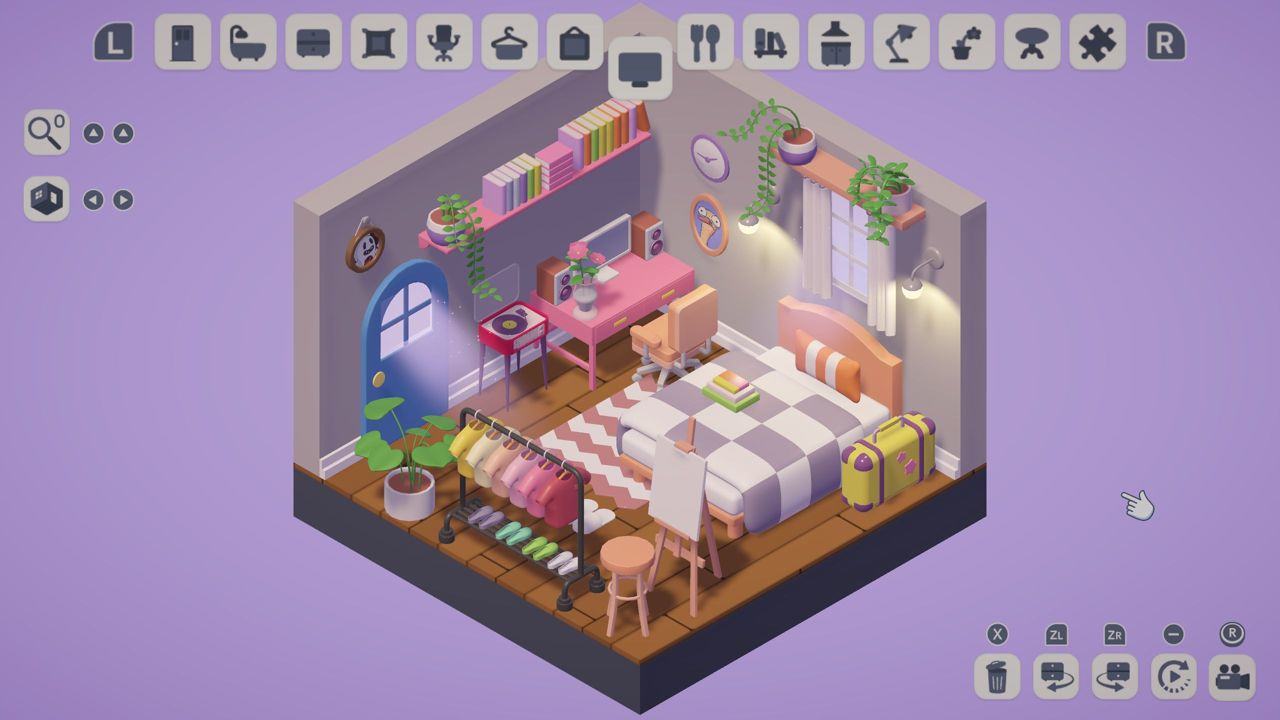This screenshot has height=720, width=1280.
Task: Select the monitor electronics category
Action: click(x=639, y=69)
